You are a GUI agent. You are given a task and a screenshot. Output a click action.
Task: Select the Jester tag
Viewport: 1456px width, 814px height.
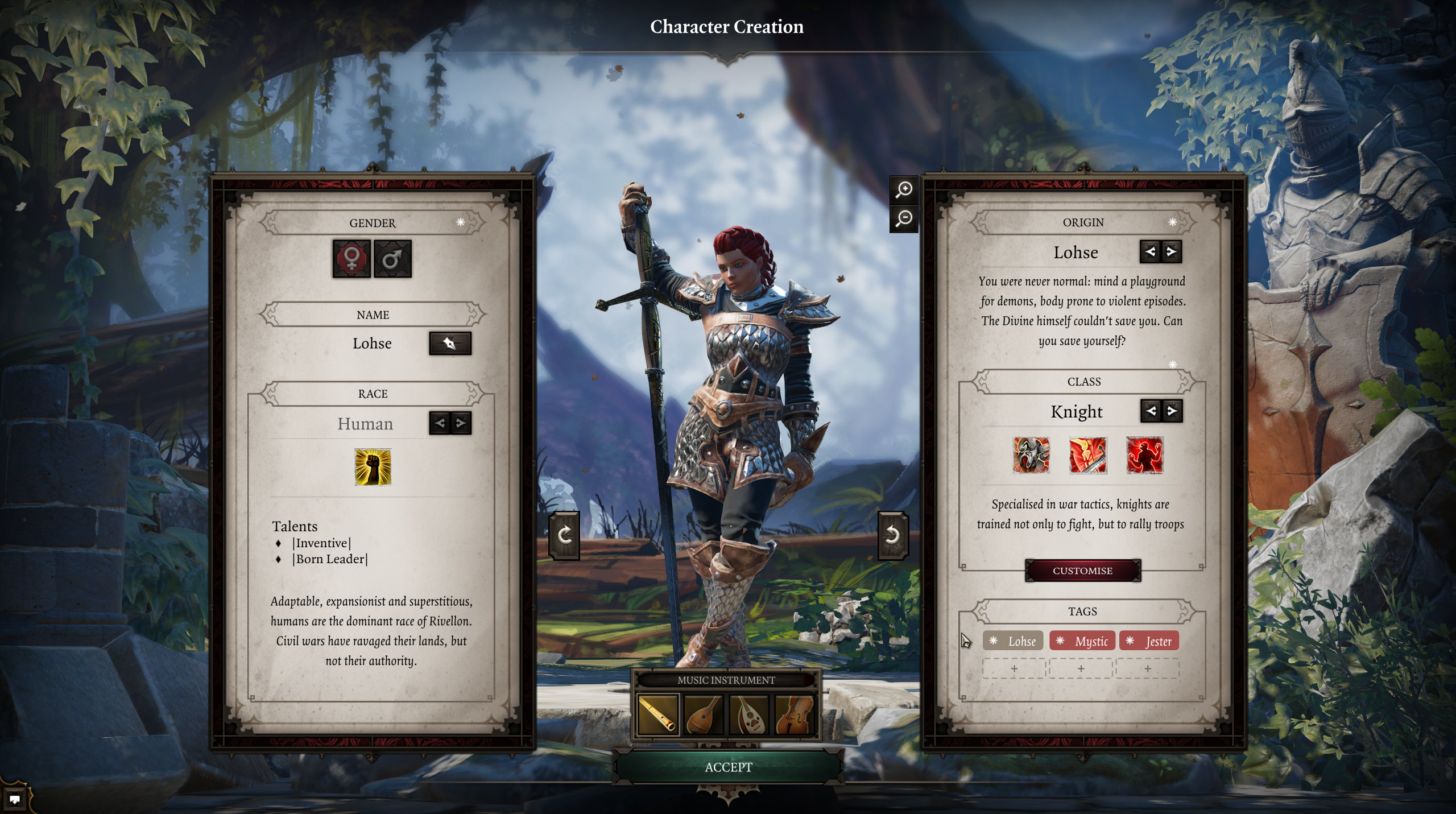[1149, 641]
